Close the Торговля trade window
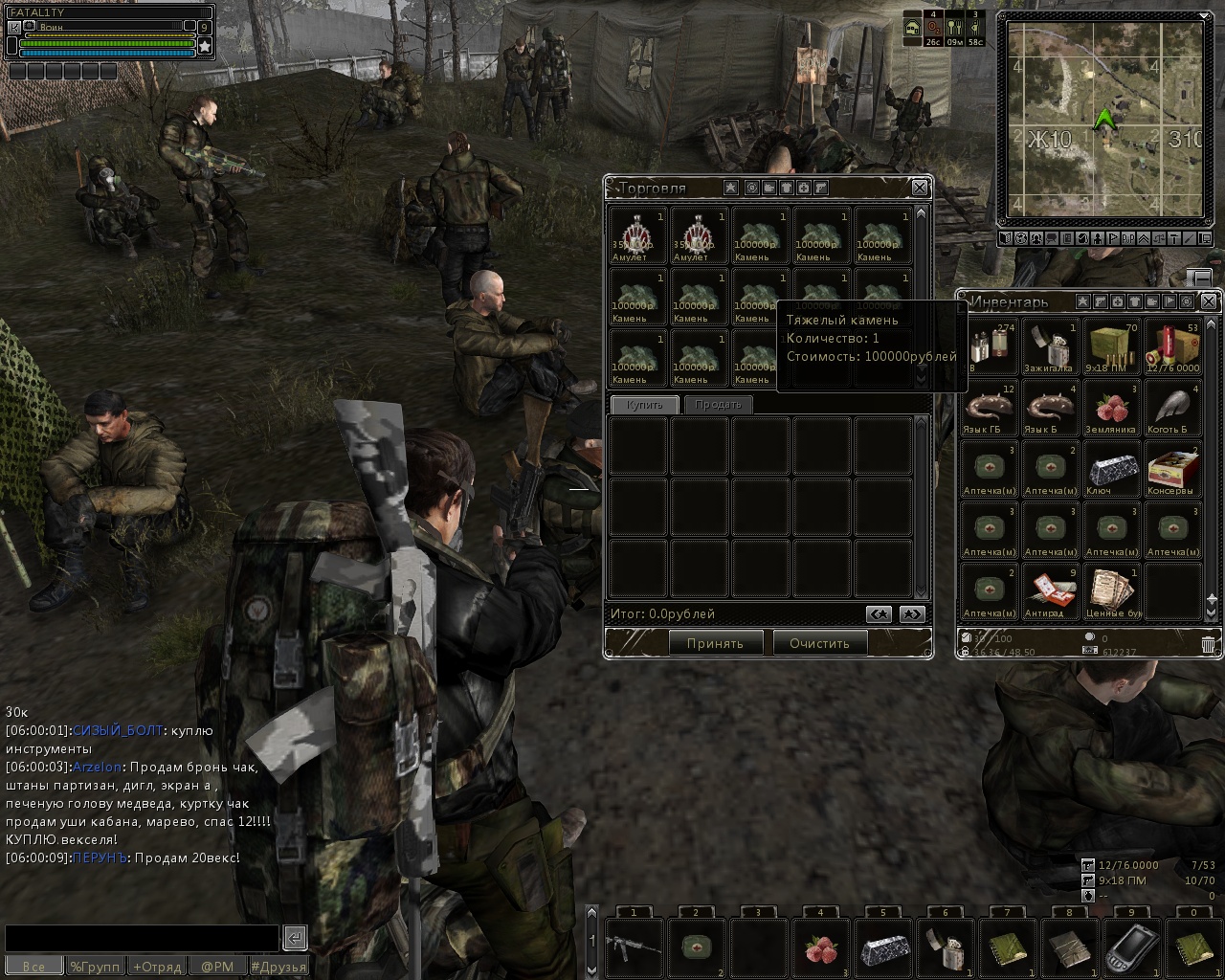 (919, 188)
